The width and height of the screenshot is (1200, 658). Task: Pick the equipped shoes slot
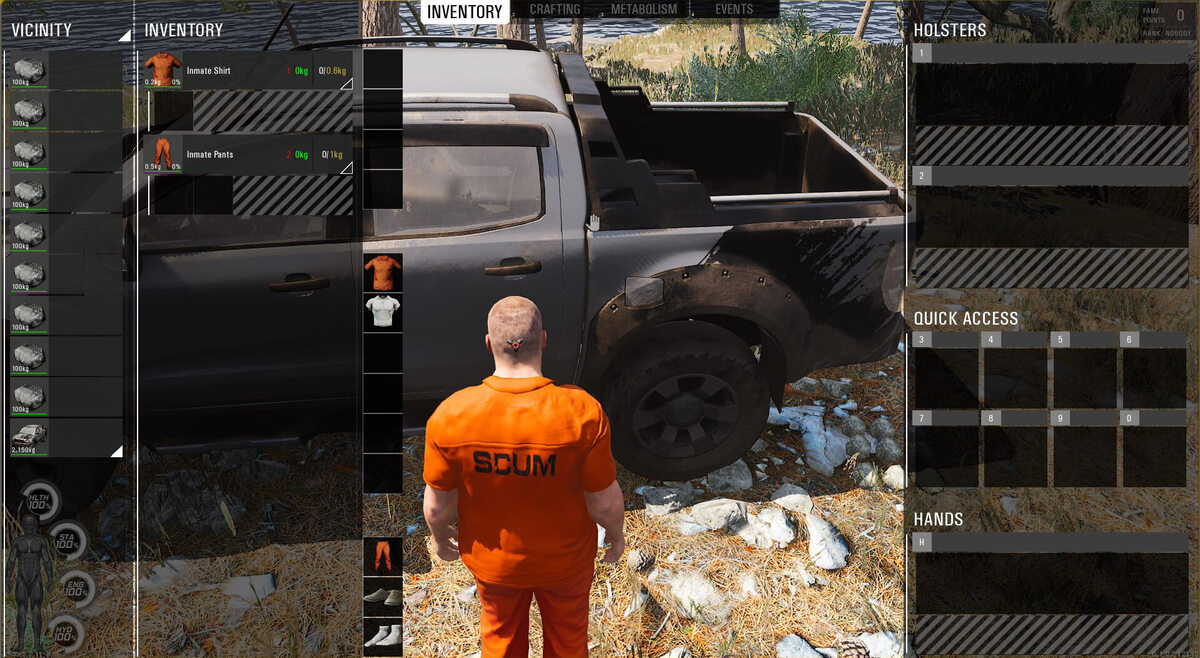[x=383, y=596]
